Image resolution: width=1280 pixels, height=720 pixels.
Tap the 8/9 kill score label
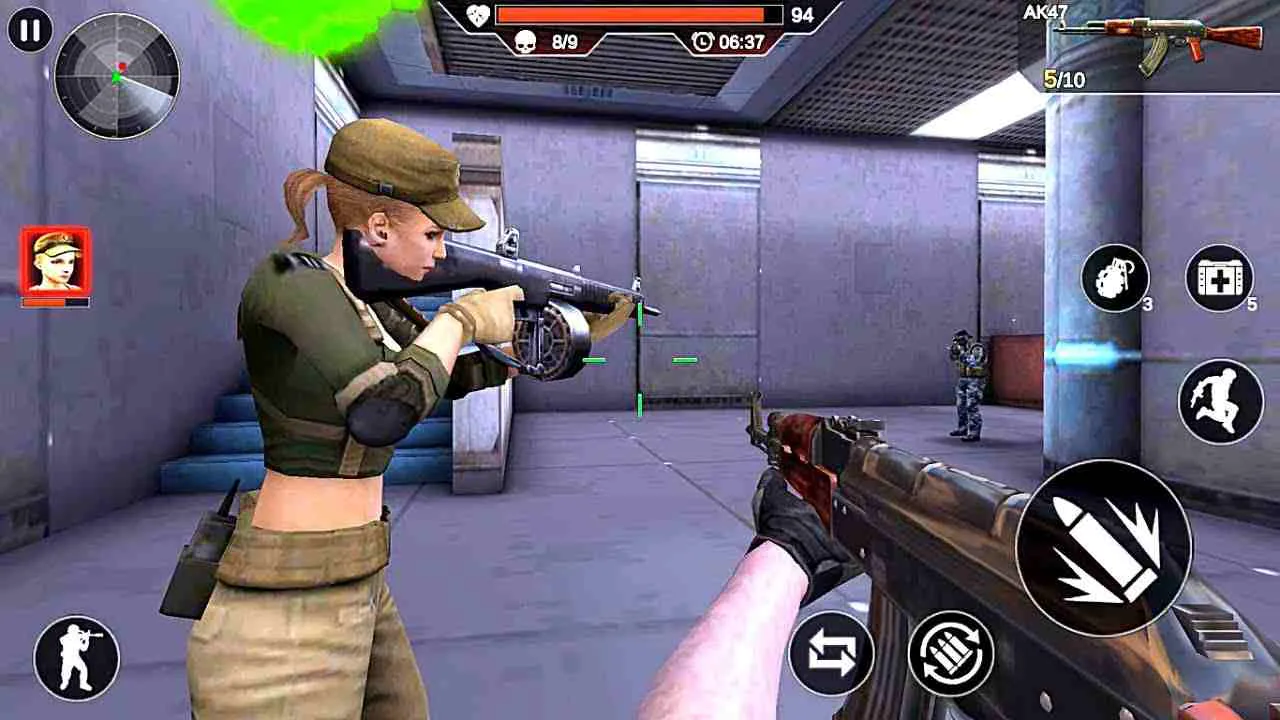coord(563,42)
